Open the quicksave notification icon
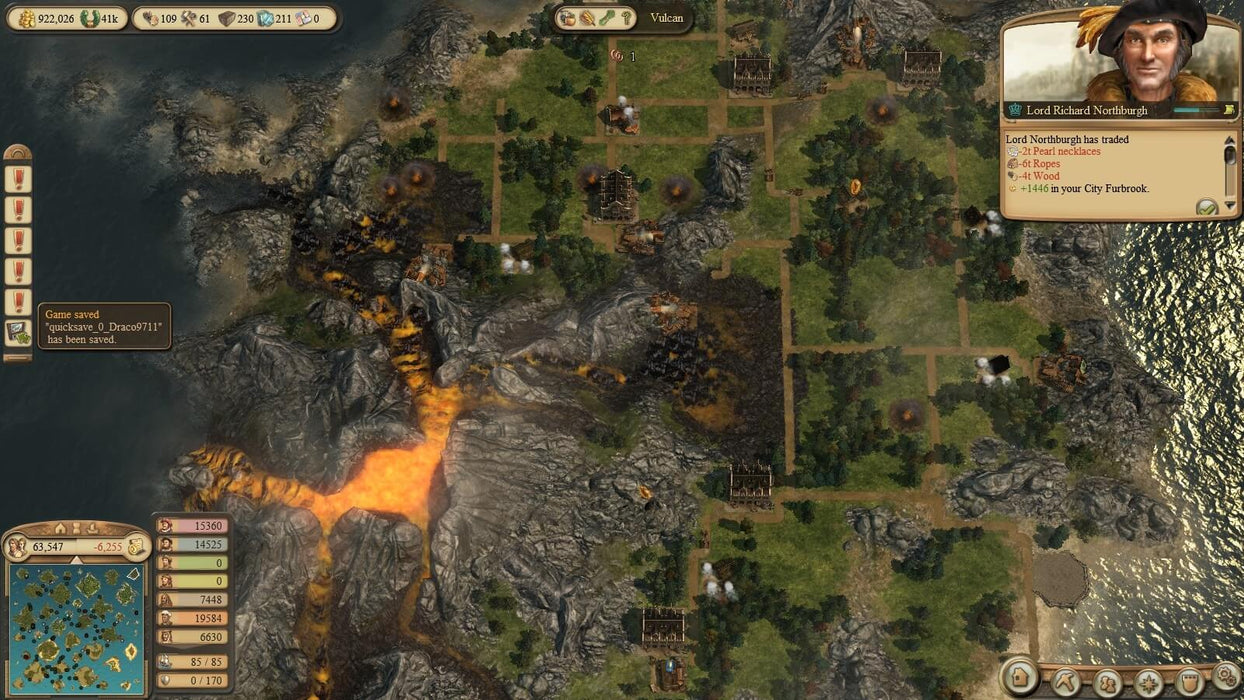The height and width of the screenshot is (700, 1244). (x=17, y=333)
